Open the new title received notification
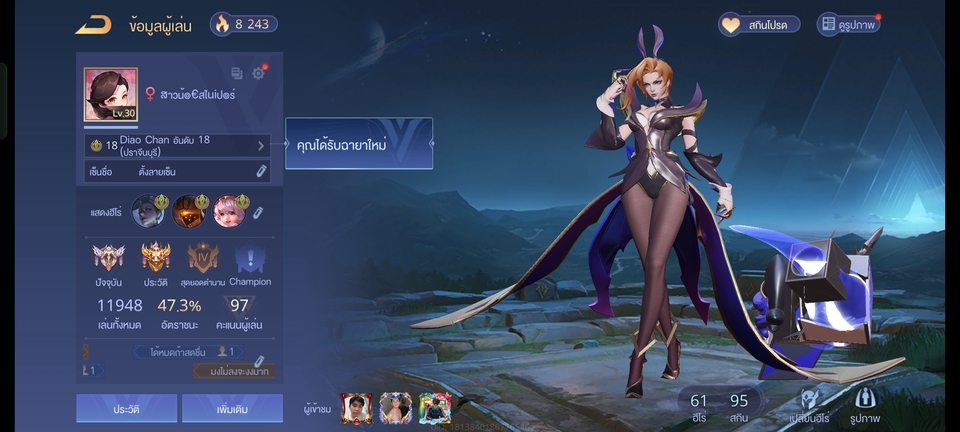960x432 pixels. [358, 144]
